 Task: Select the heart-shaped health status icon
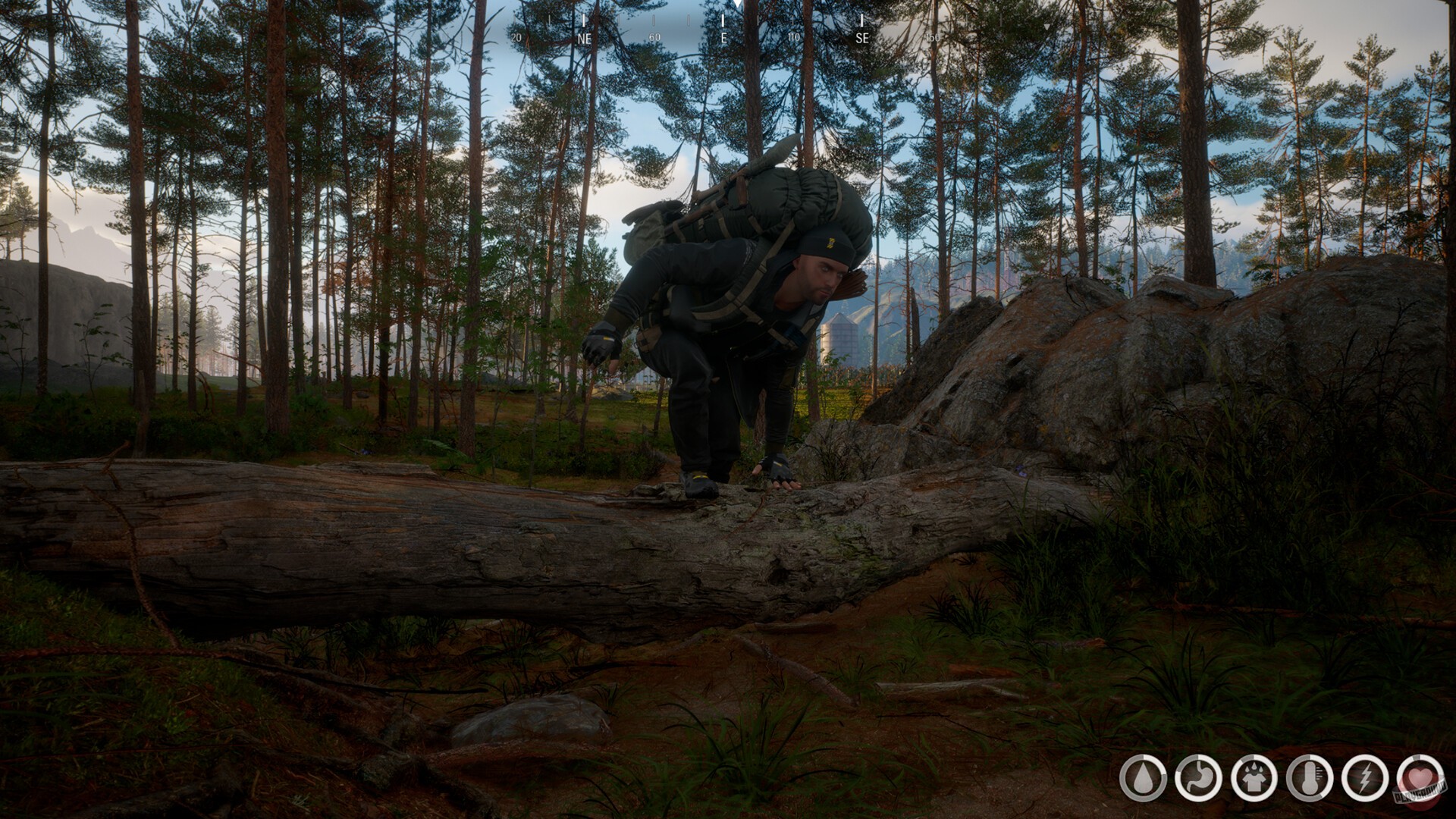pyautogui.click(x=1422, y=778)
